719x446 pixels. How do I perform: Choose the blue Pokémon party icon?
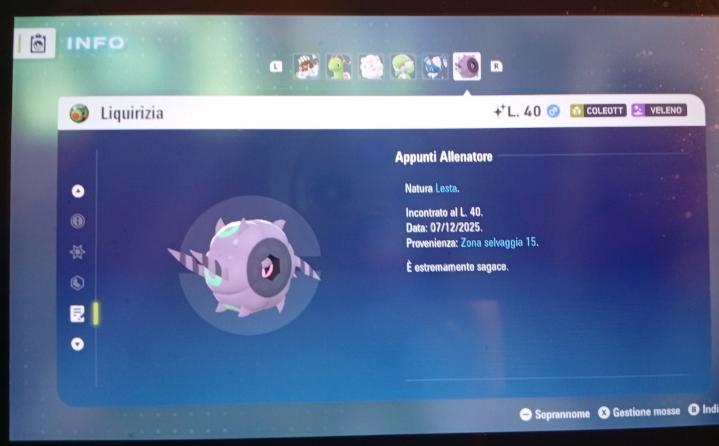[434, 67]
